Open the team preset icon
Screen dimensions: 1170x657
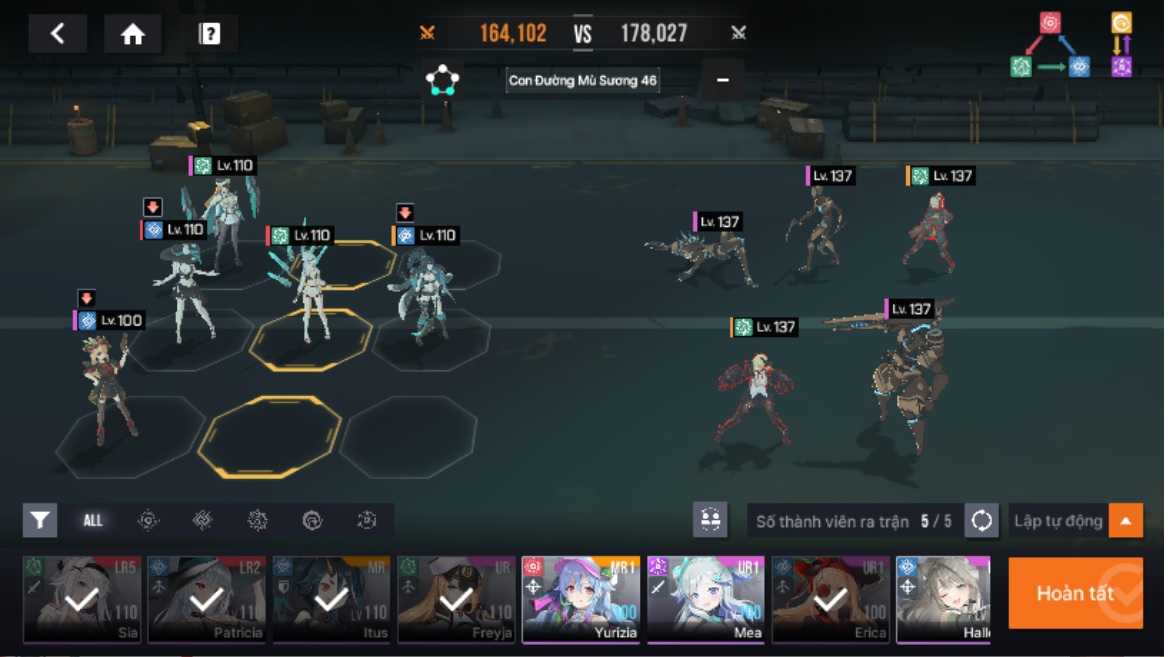tap(710, 520)
